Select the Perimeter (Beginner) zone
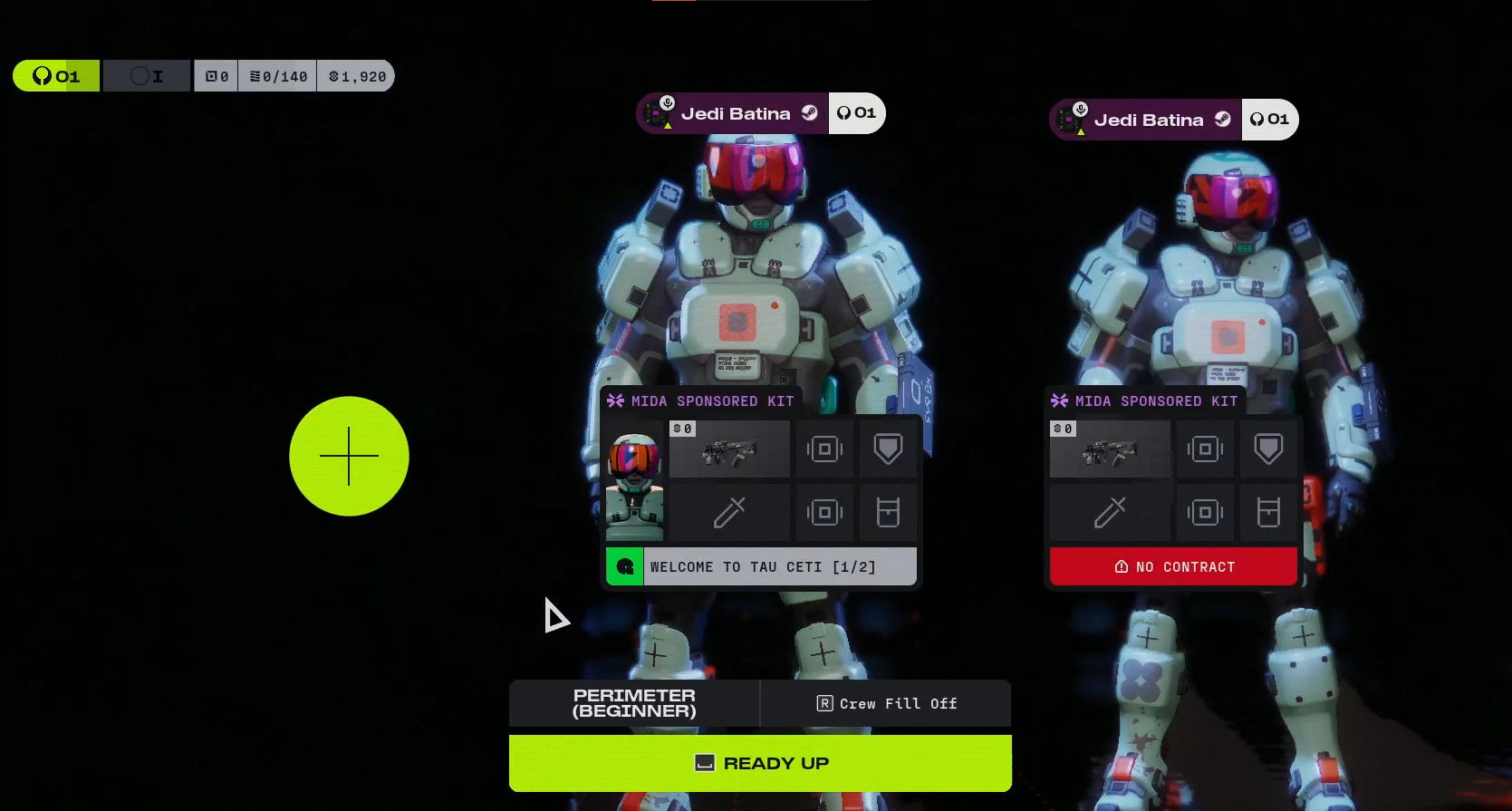This screenshot has width=1512, height=811. pyautogui.click(x=634, y=703)
